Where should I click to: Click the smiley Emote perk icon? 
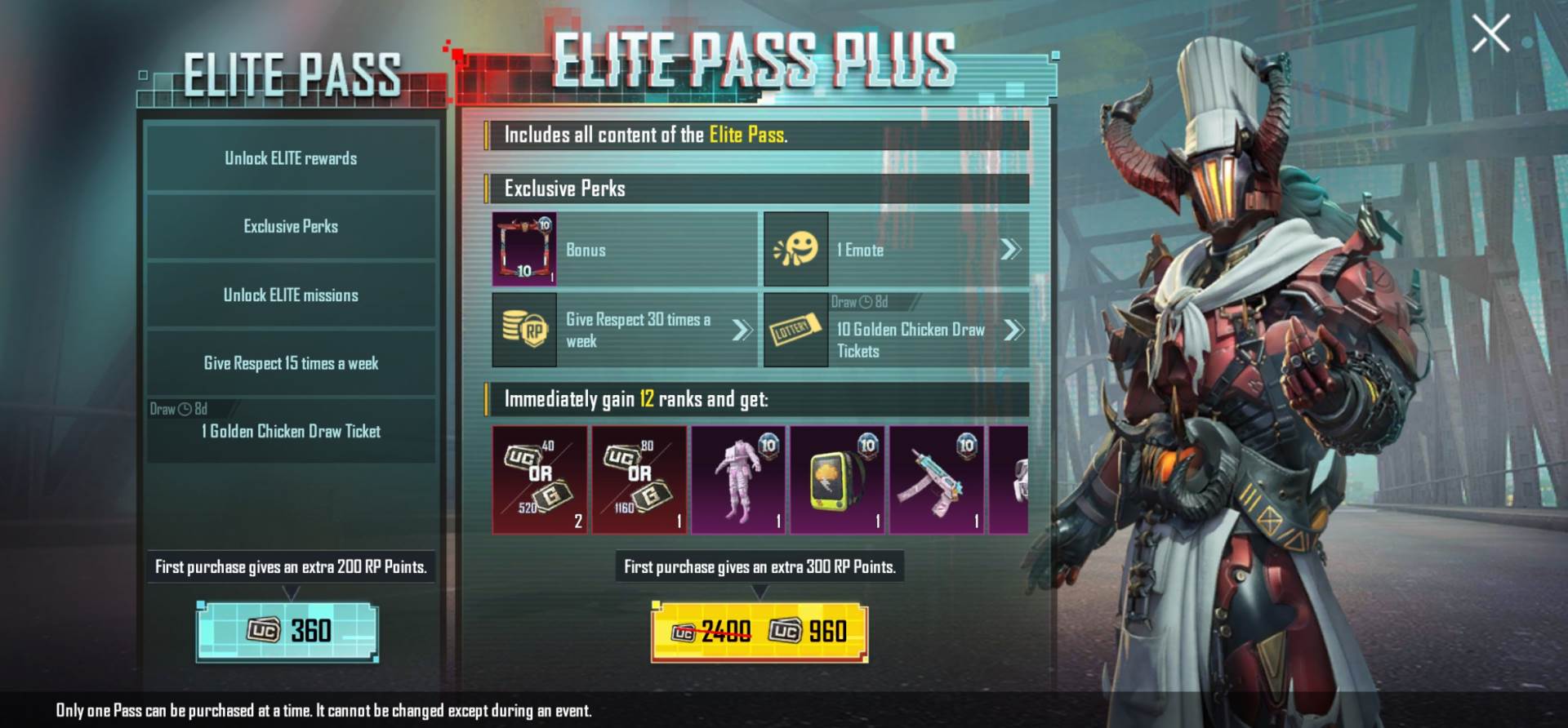click(x=796, y=250)
